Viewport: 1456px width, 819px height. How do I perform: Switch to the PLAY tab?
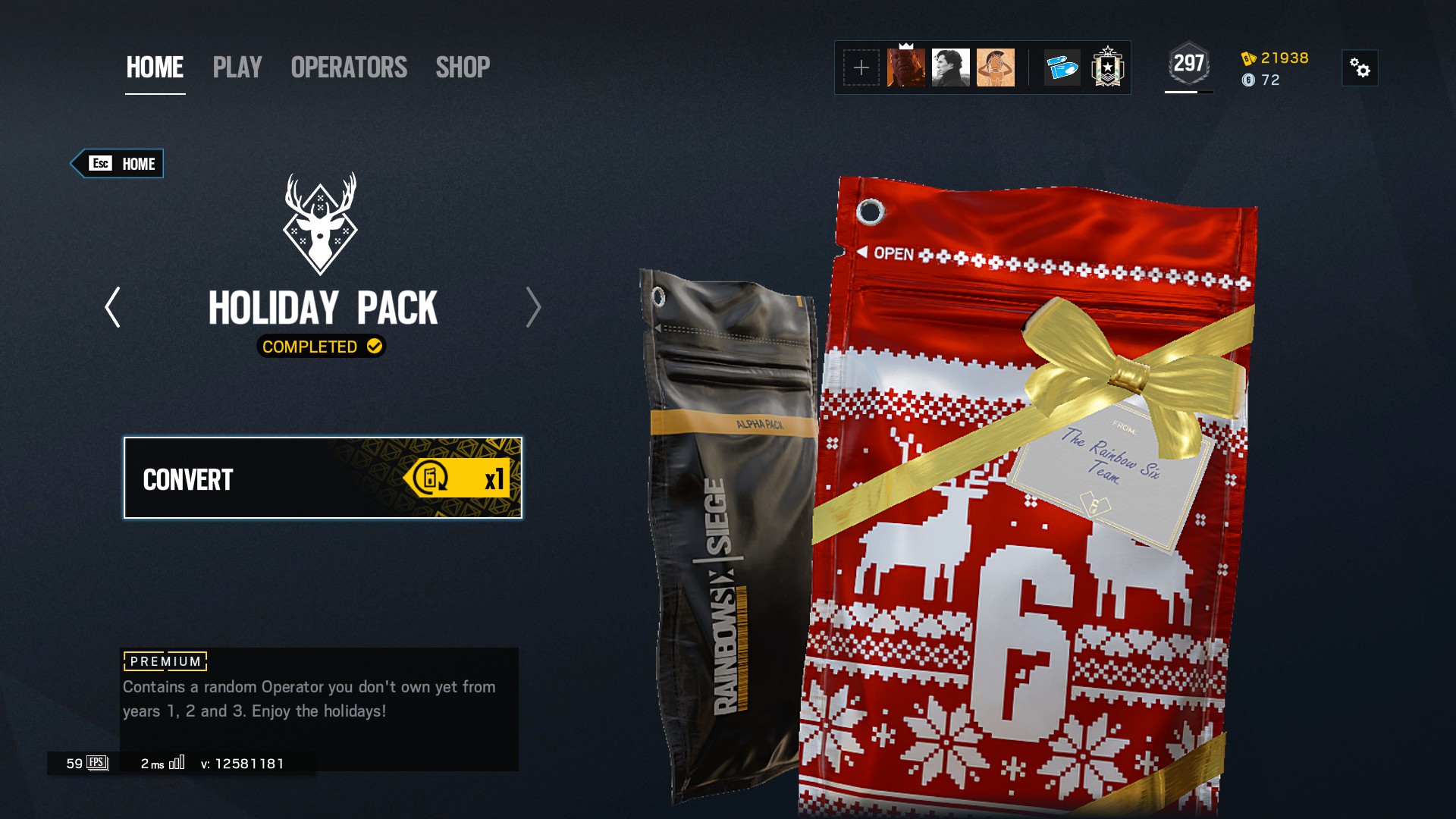[x=237, y=68]
